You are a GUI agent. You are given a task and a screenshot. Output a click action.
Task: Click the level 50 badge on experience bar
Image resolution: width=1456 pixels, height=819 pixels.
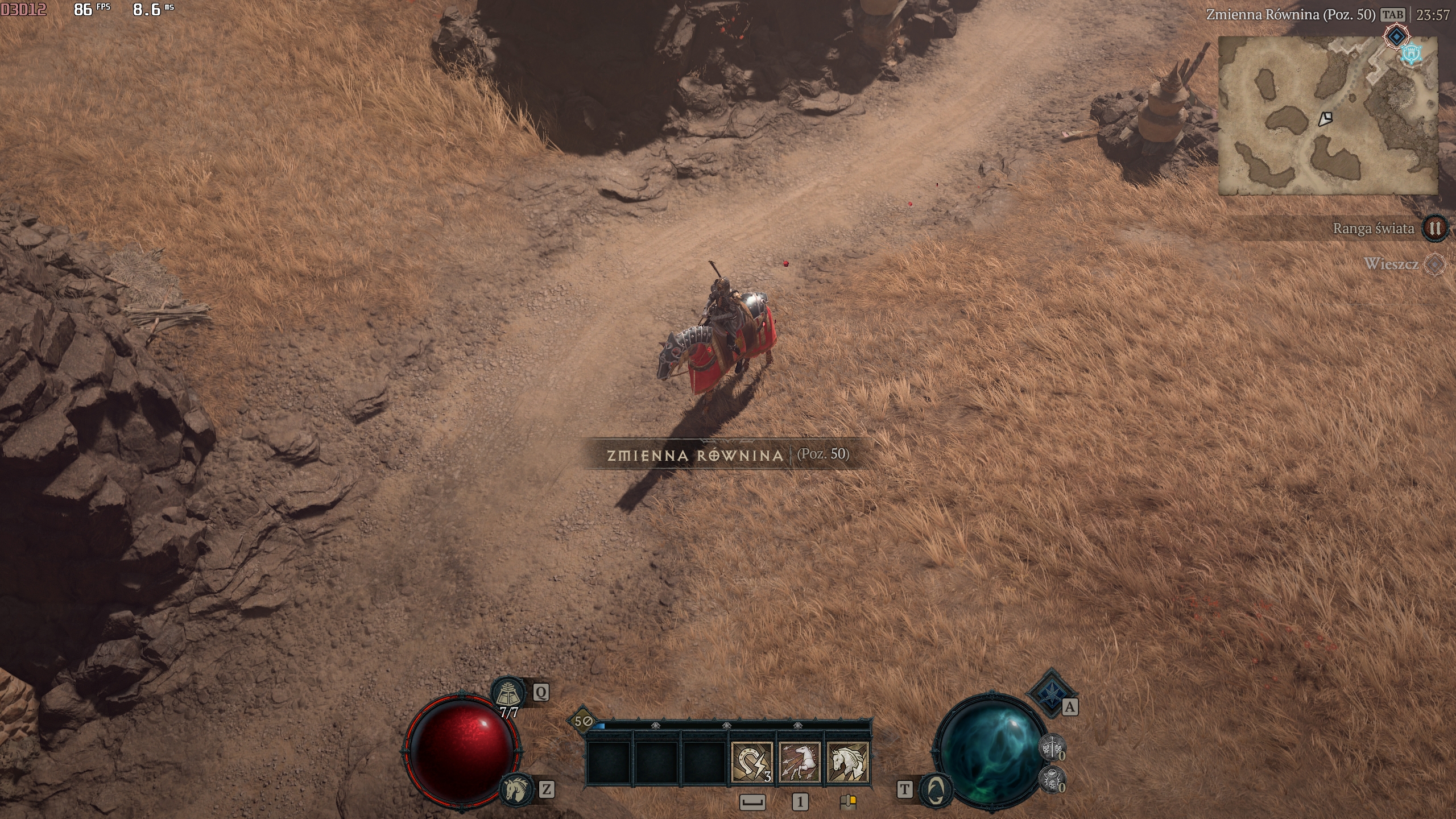(581, 721)
